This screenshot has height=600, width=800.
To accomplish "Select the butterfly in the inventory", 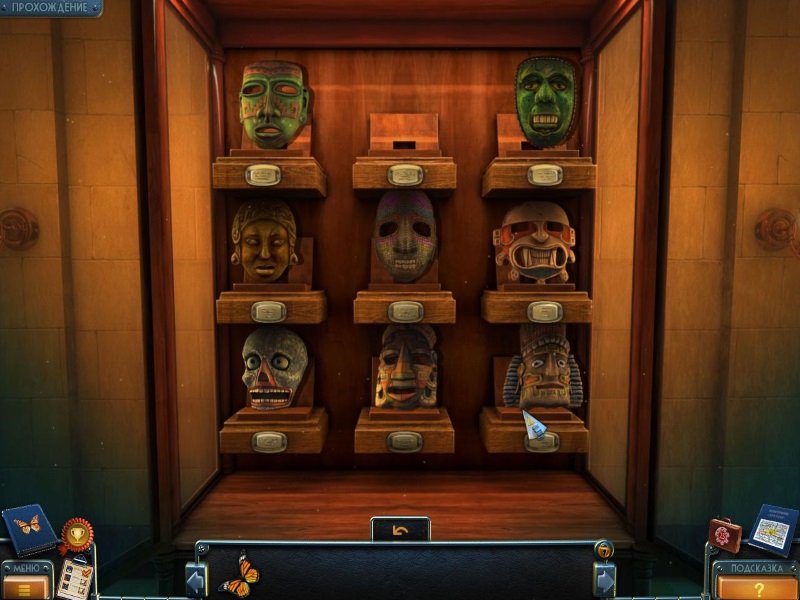I will point(238,576).
